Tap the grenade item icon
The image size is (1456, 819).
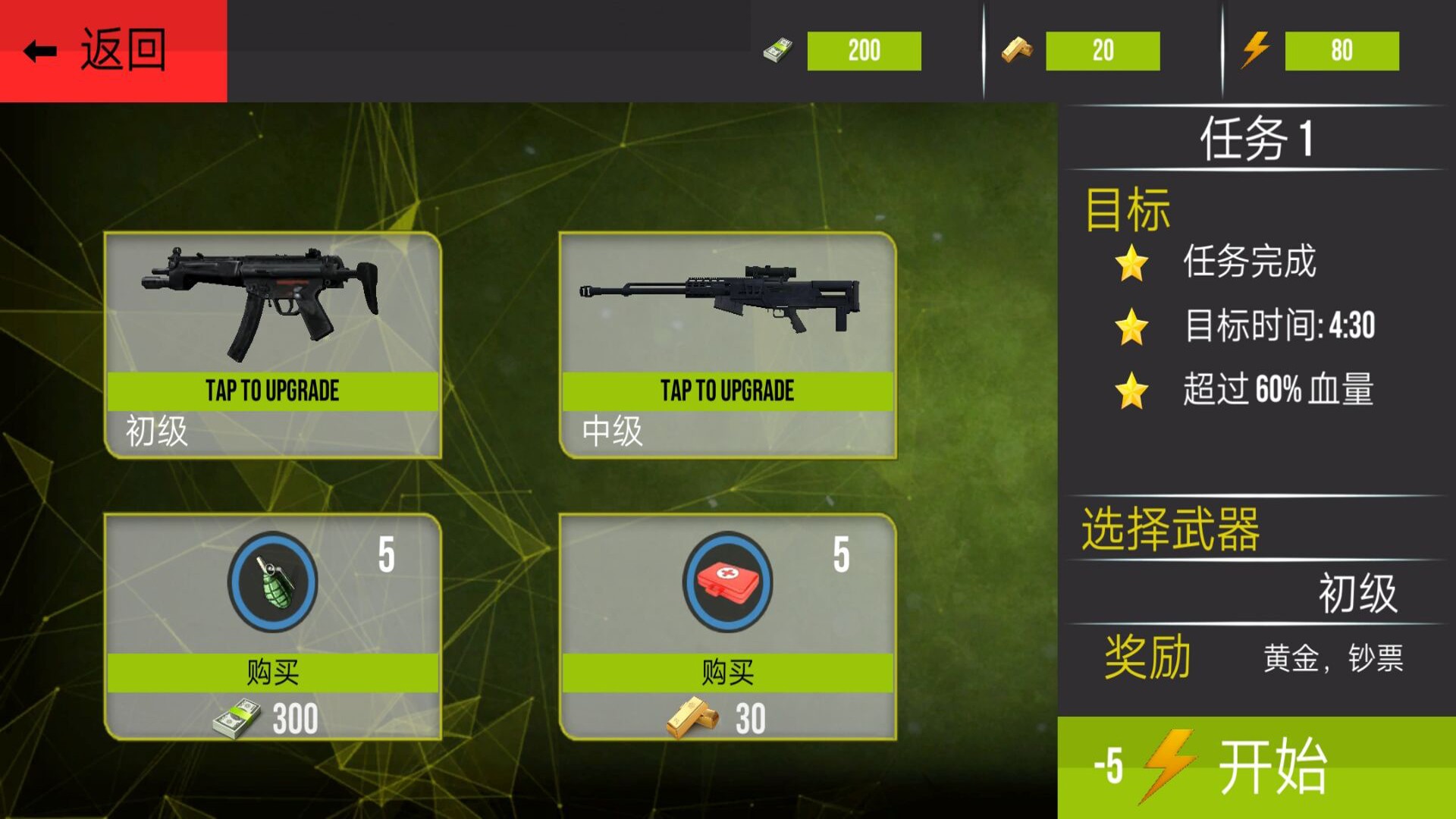pos(272,582)
